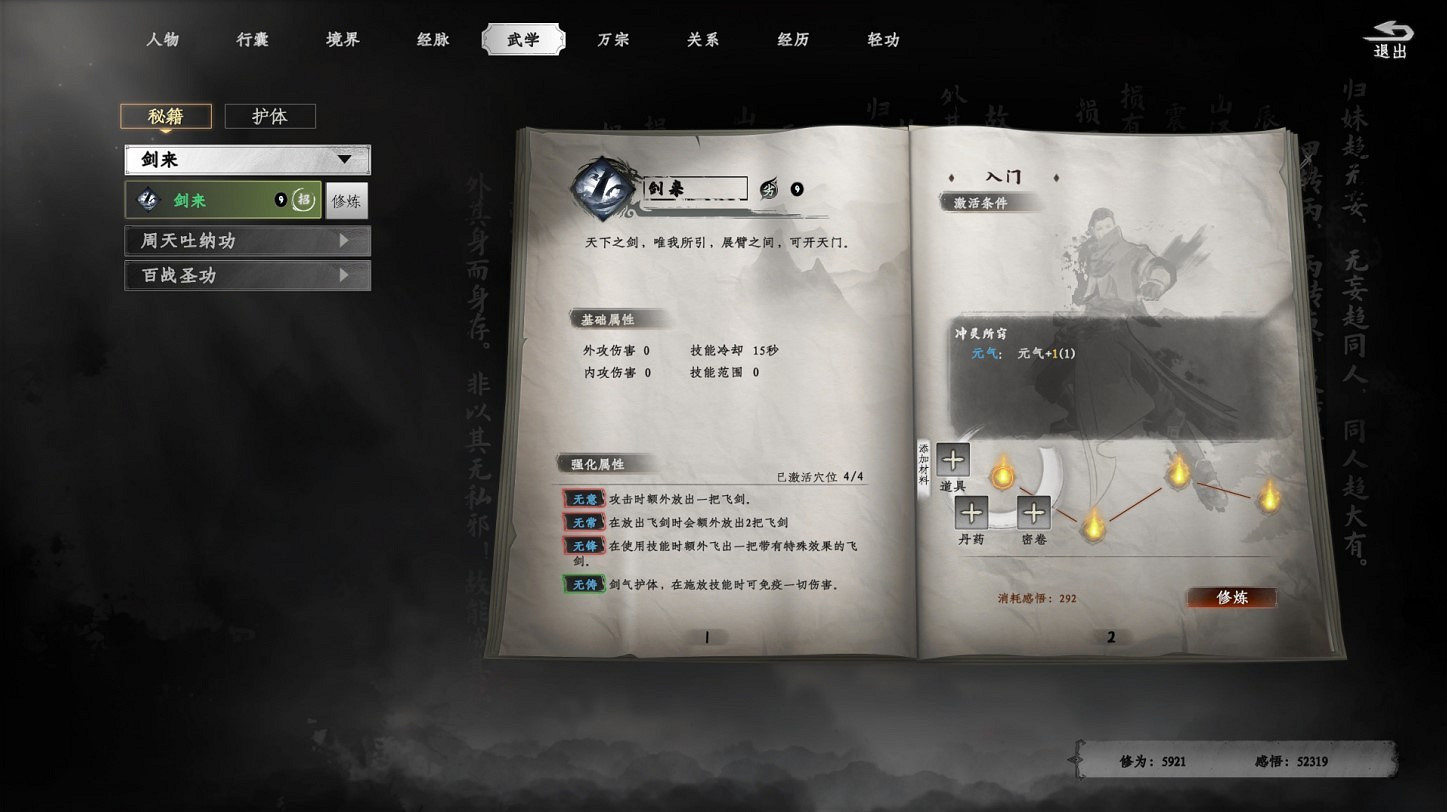The image size is (1447, 812).
Task: Switch to the 护体 tab
Action: tap(269, 116)
